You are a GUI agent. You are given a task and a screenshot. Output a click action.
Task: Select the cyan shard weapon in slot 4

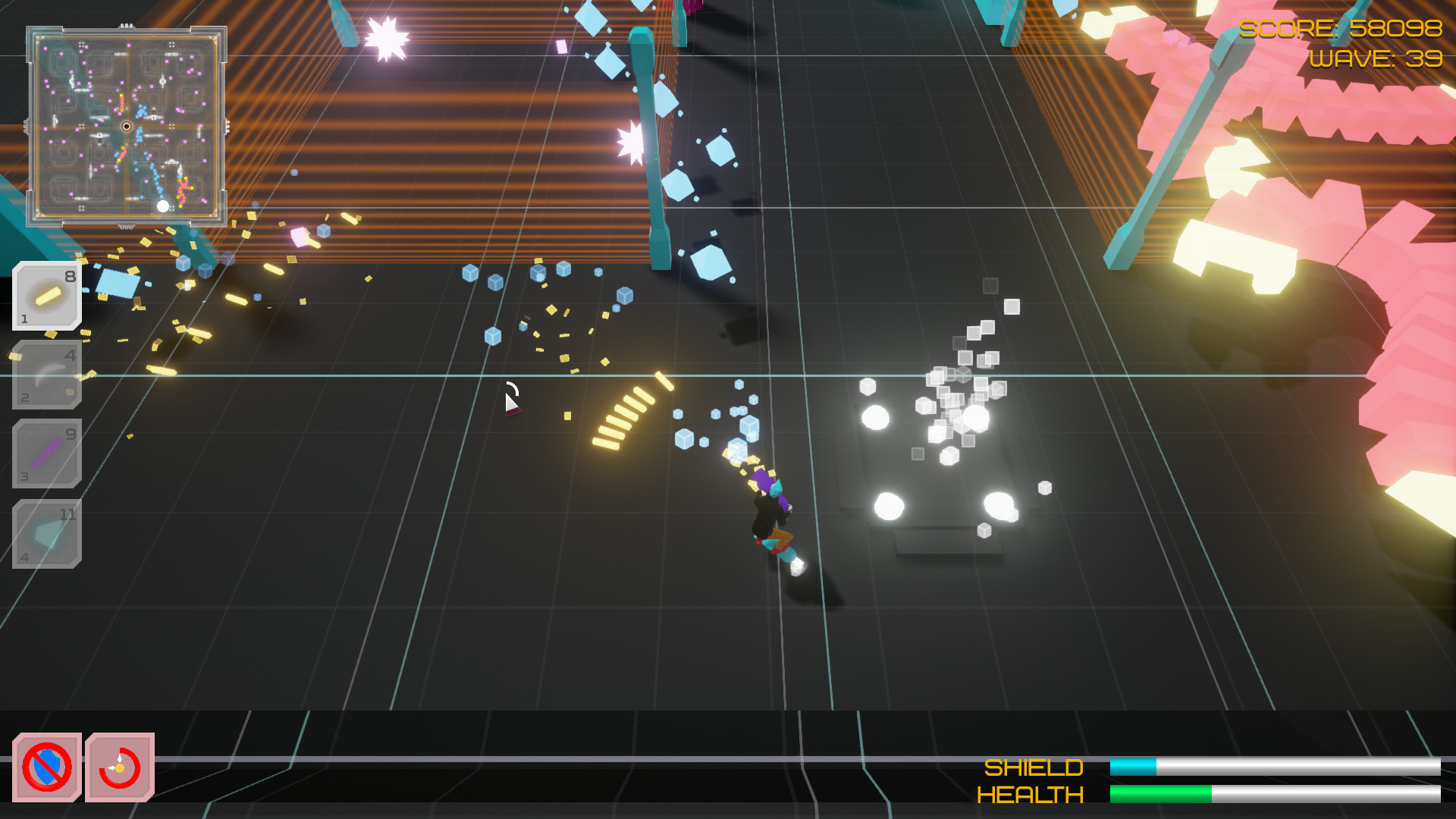(x=46, y=532)
